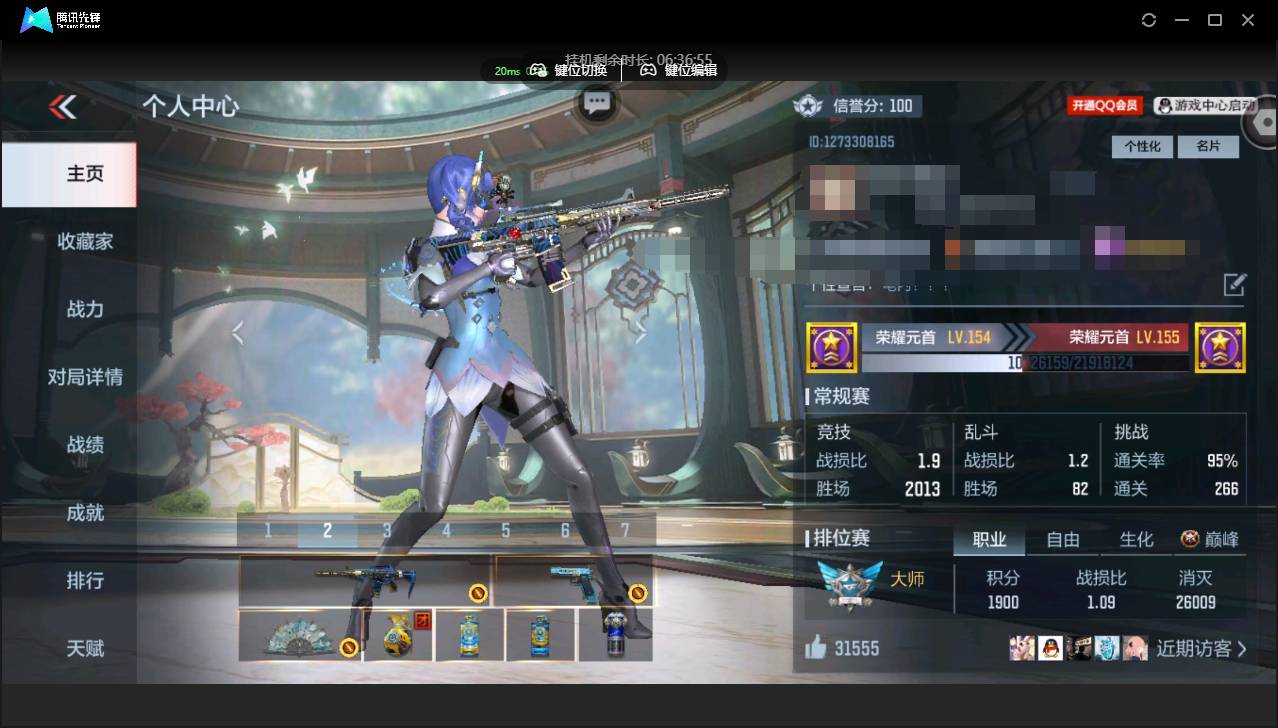The height and width of the screenshot is (728, 1278).
Task: Open the 战力 side menu
Action: pos(84,309)
